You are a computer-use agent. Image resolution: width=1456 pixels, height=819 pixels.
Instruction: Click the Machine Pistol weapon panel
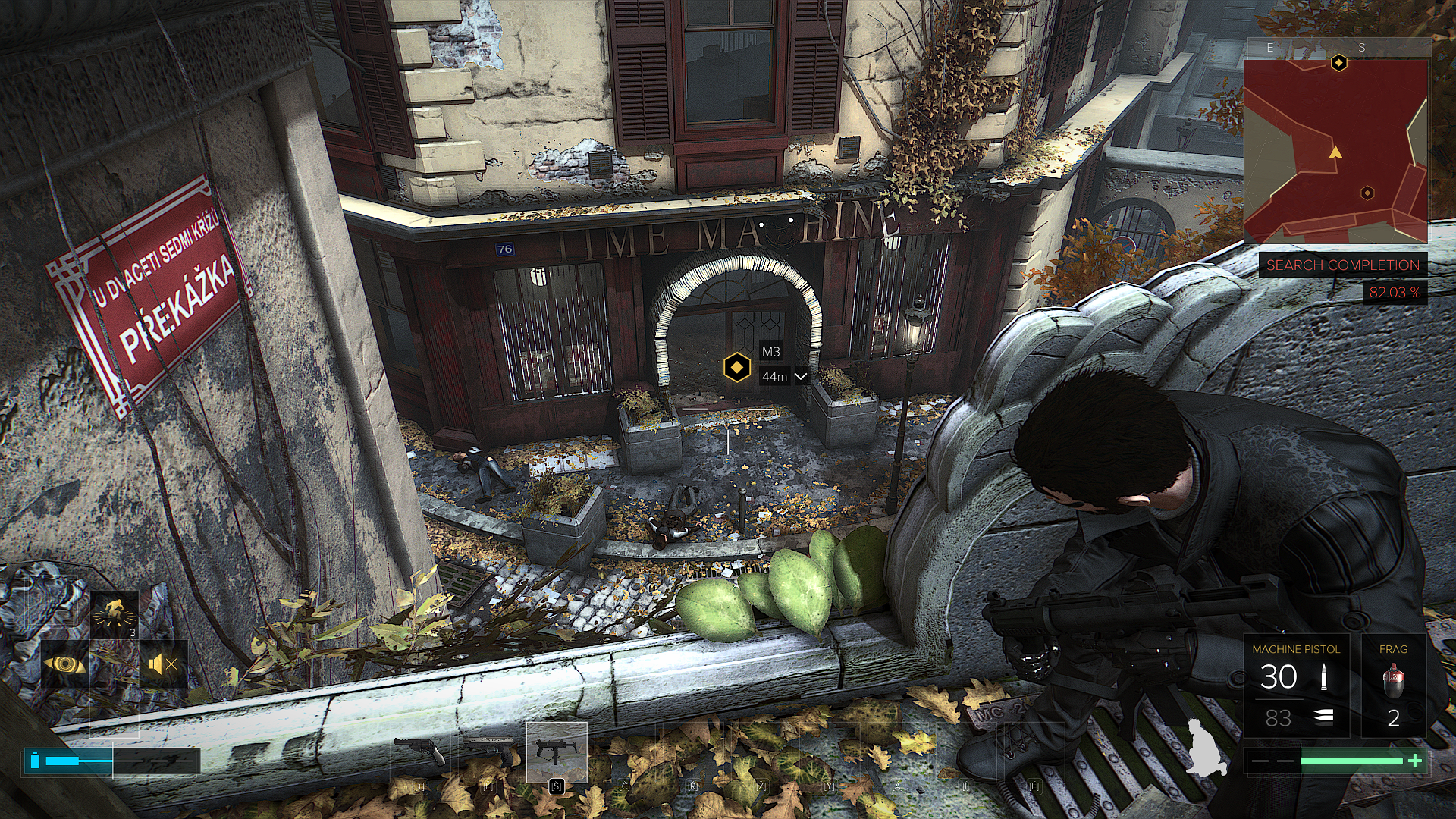[1296, 686]
